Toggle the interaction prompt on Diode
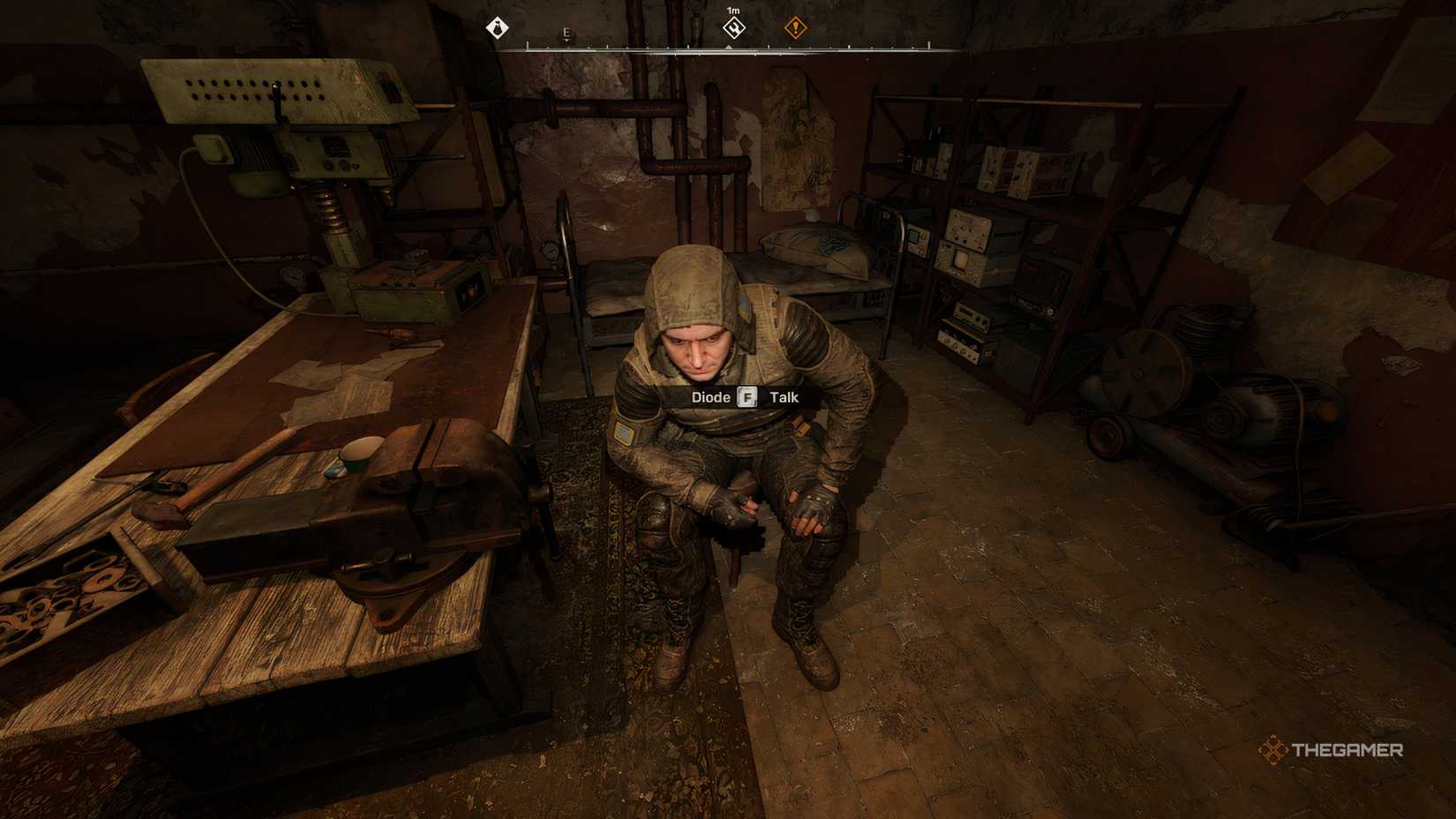This screenshot has width=1456, height=819. tap(739, 397)
